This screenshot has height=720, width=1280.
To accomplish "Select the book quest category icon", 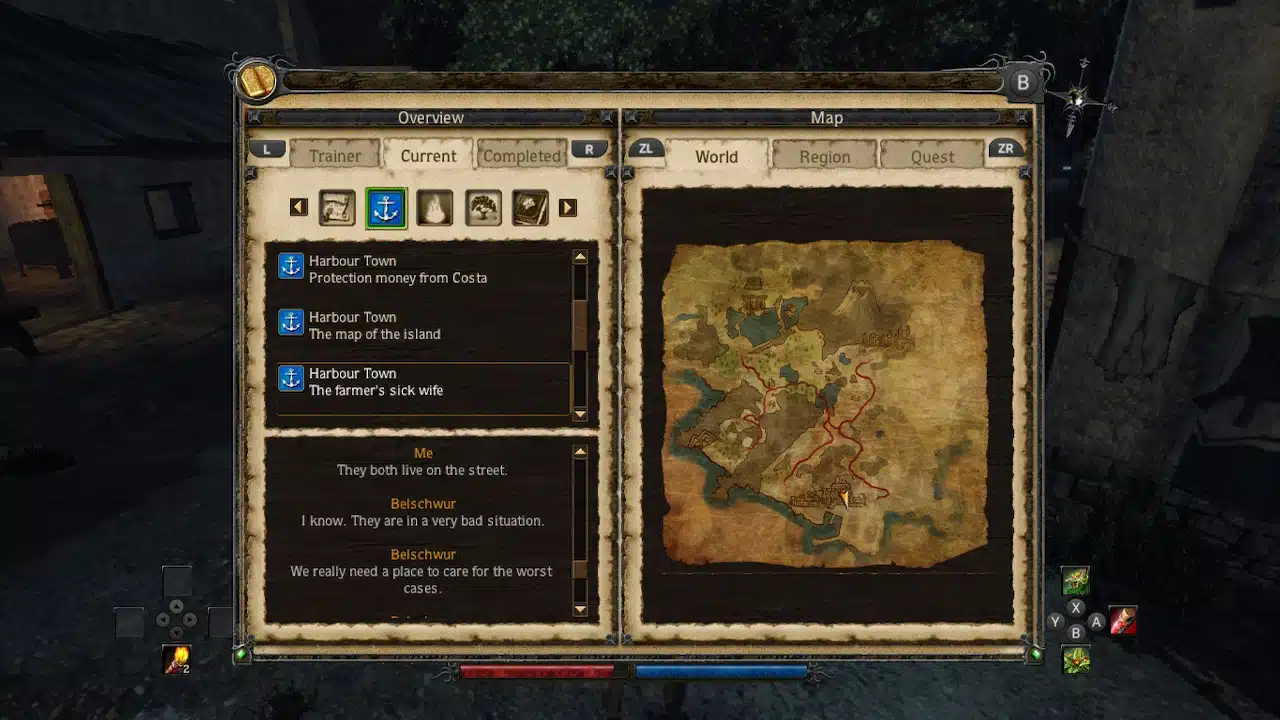I will point(530,208).
